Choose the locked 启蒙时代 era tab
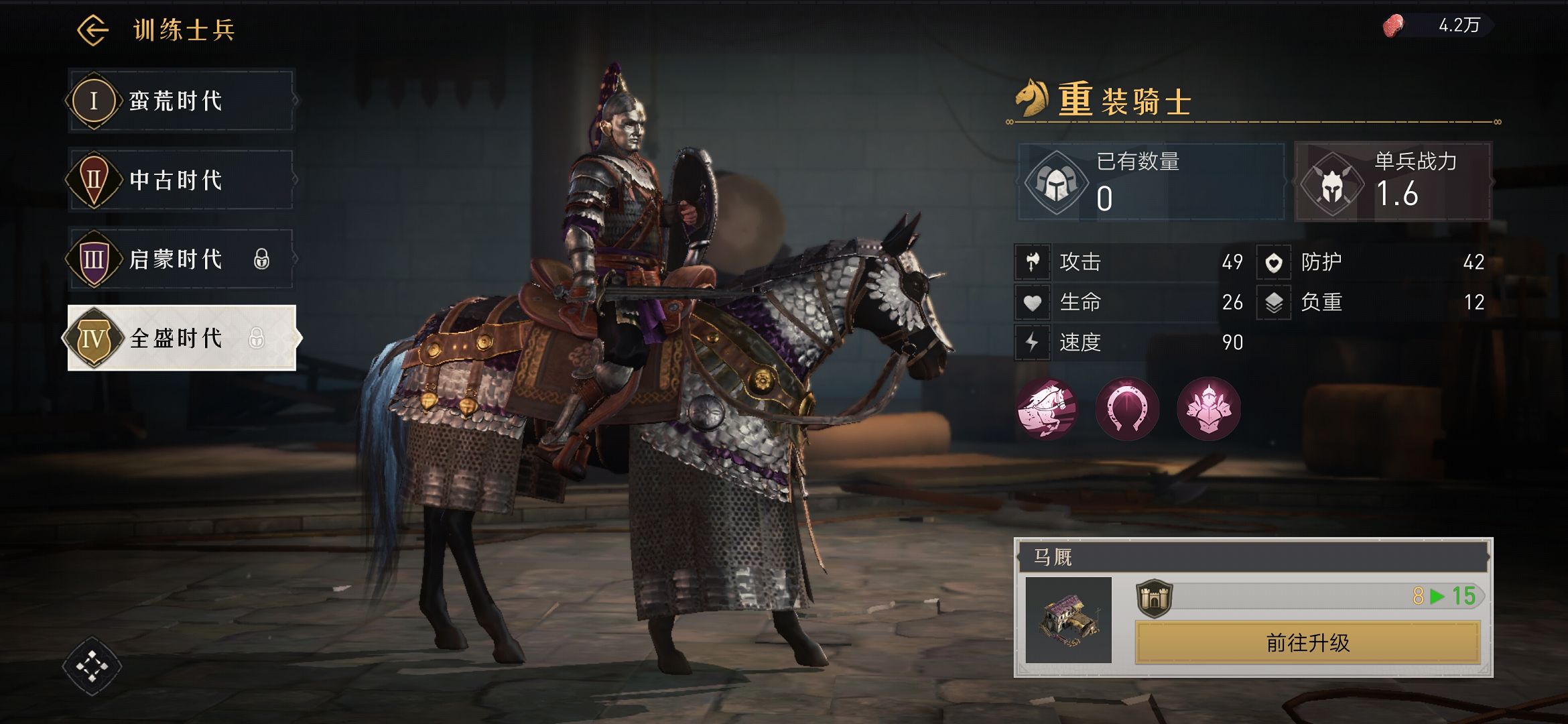 point(181,259)
